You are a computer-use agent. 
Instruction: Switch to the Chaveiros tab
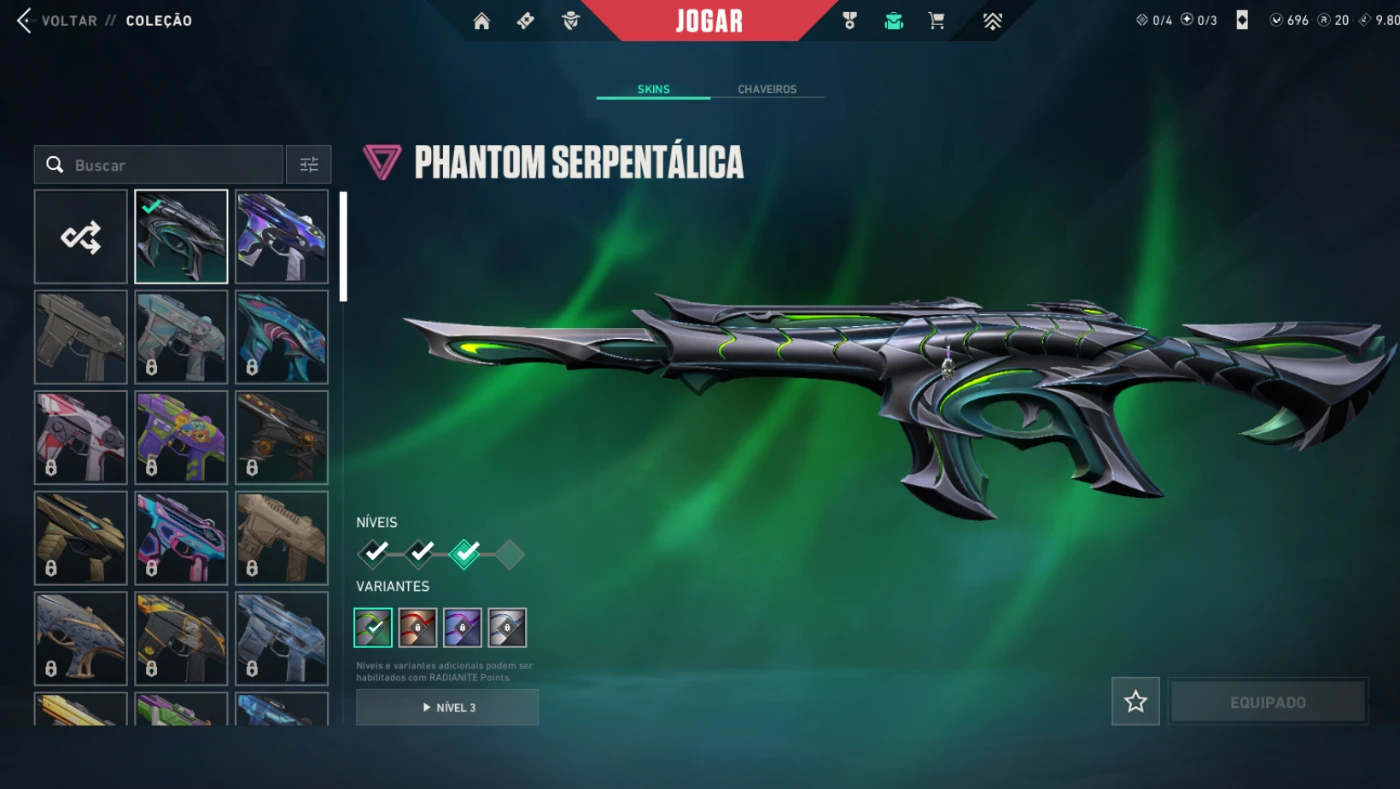[x=767, y=89]
